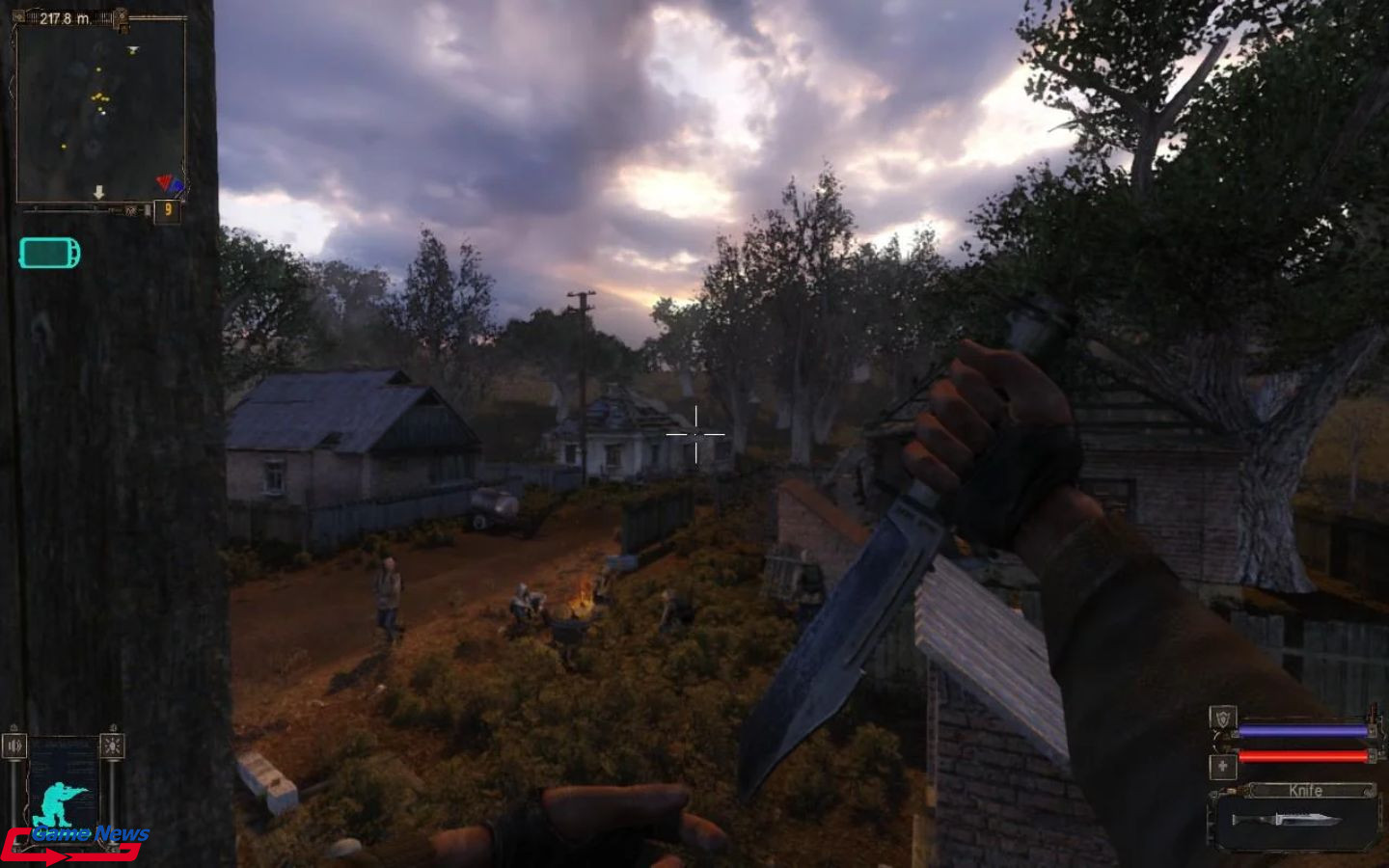The height and width of the screenshot is (868, 1389).
Task: Click the armor shield icon
Action: (1223, 718)
